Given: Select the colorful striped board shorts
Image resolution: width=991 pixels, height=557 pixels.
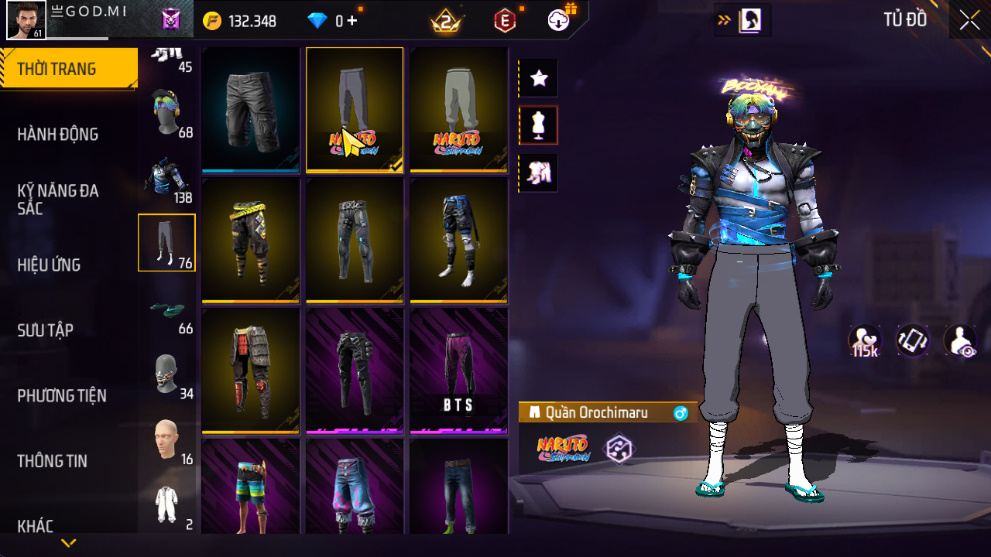Looking at the screenshot, I should [x=251, y=486].
